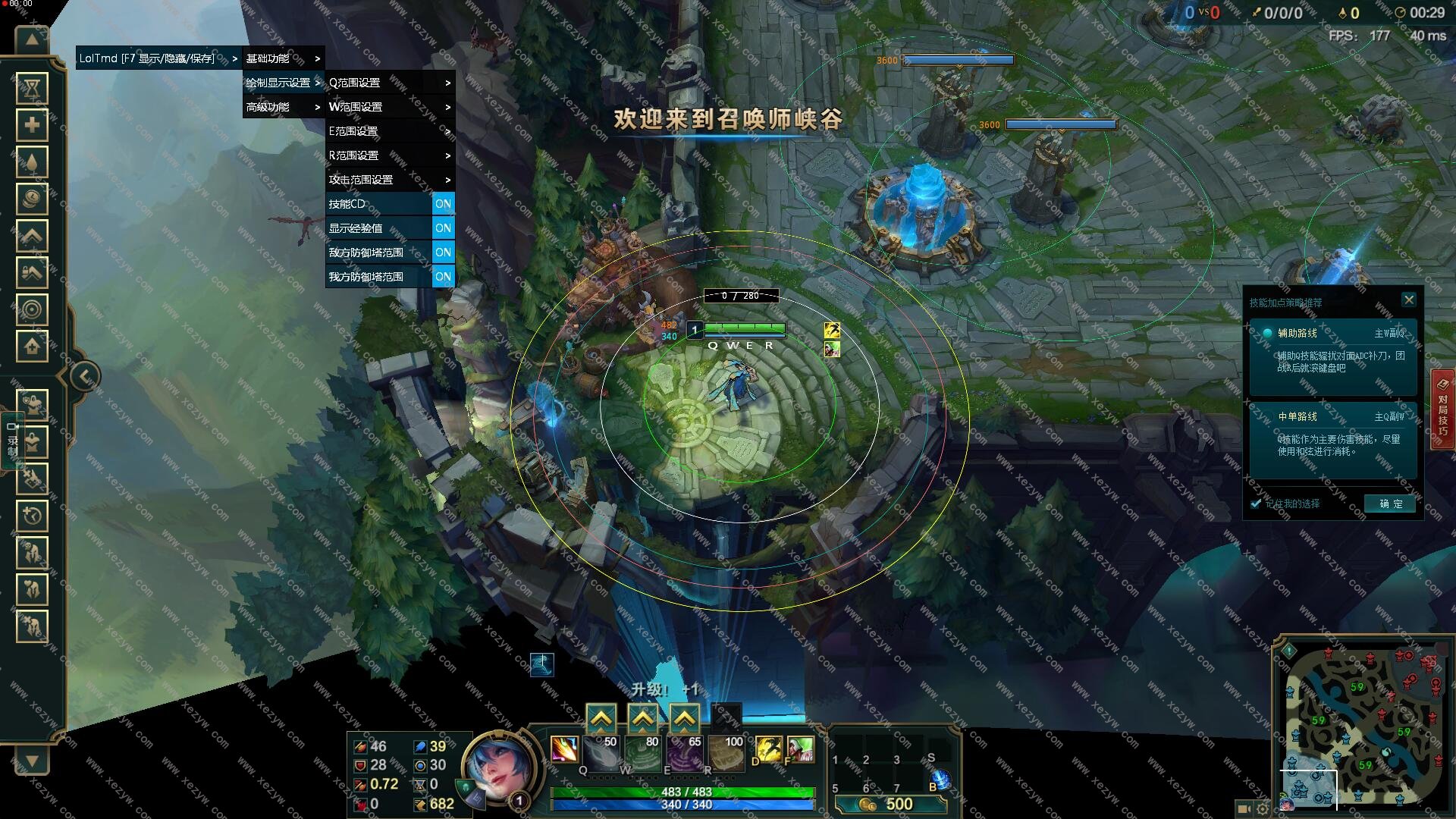The image size is (1456, 819).
Task: Collapse the left sidebar with arrow button
Action: pyautogui.click(x=85, y=376)
